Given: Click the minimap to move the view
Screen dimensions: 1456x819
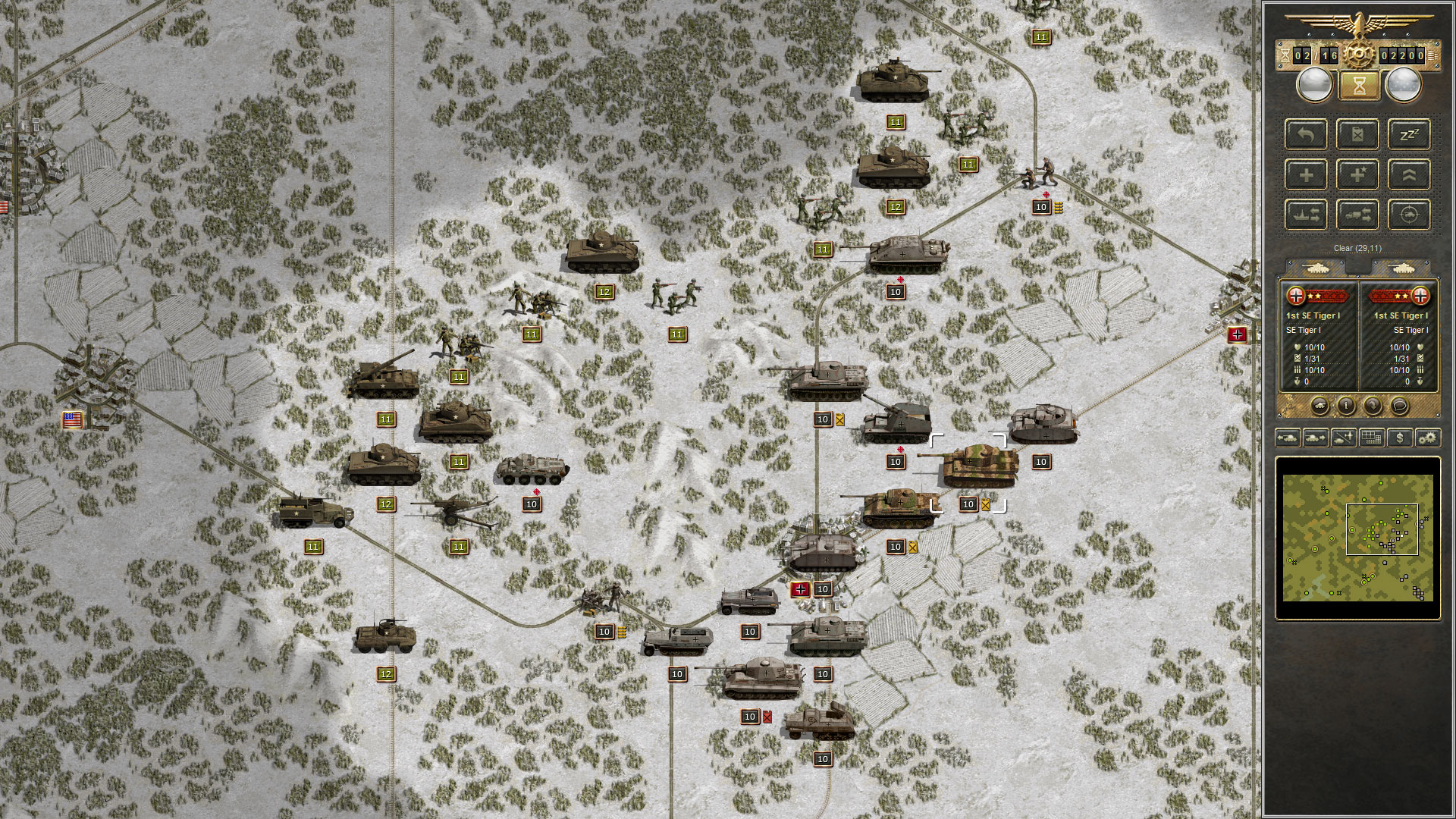Looking at the screenshot, I should pos(1357,537).
